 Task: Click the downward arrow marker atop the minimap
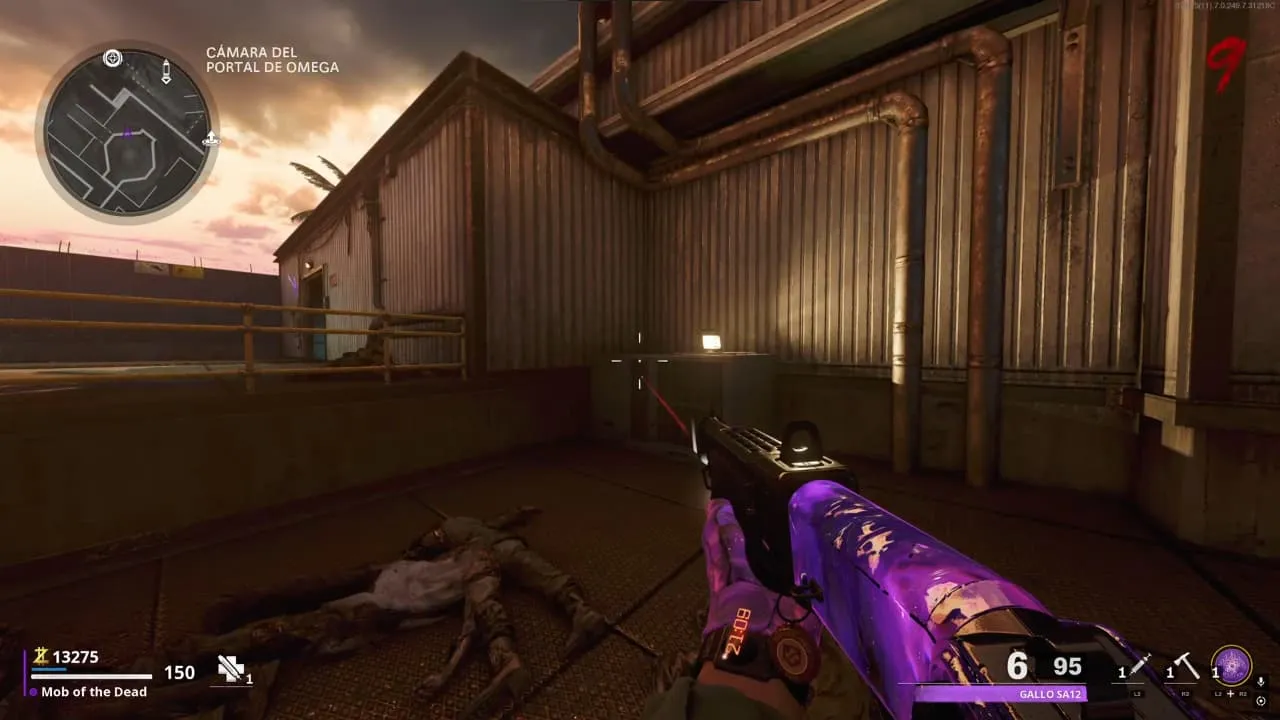[x=166, y=71]
